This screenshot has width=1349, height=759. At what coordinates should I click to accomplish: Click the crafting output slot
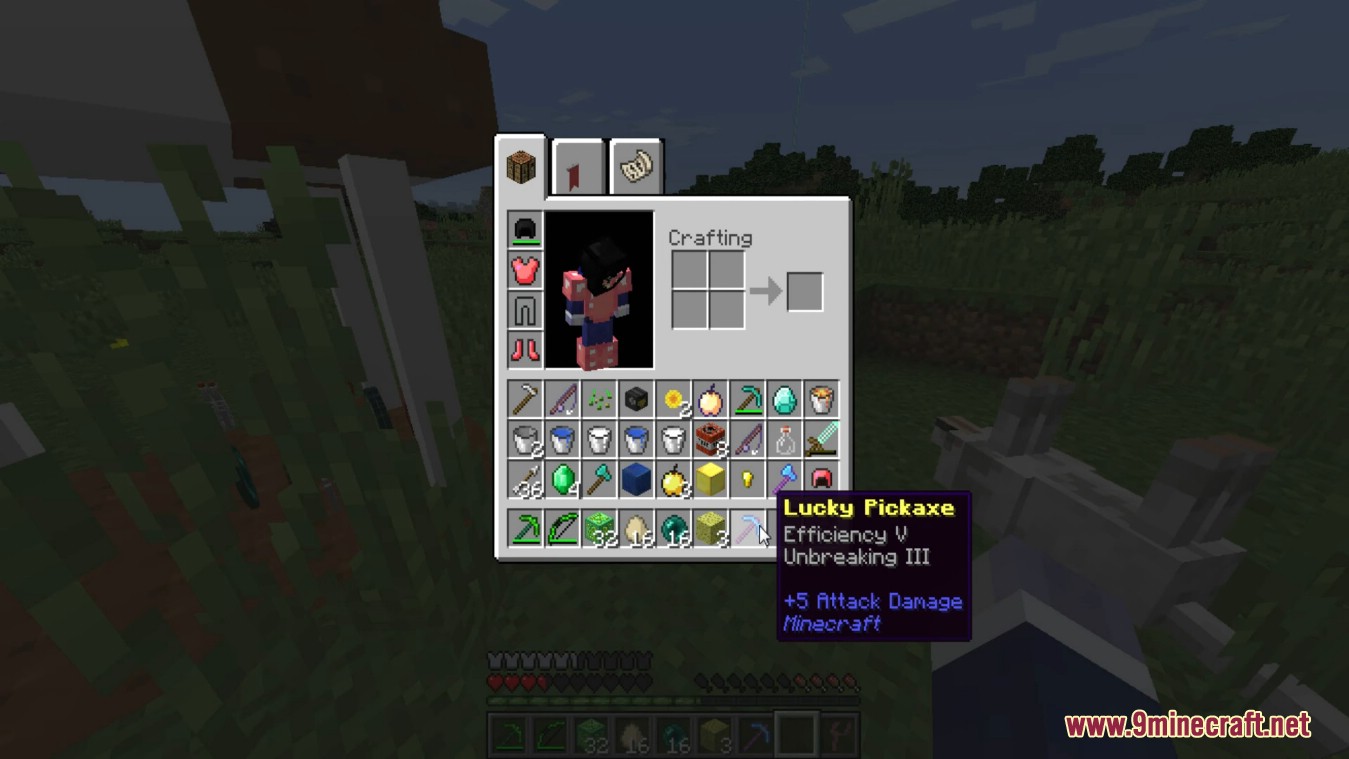tap(805, 291)
